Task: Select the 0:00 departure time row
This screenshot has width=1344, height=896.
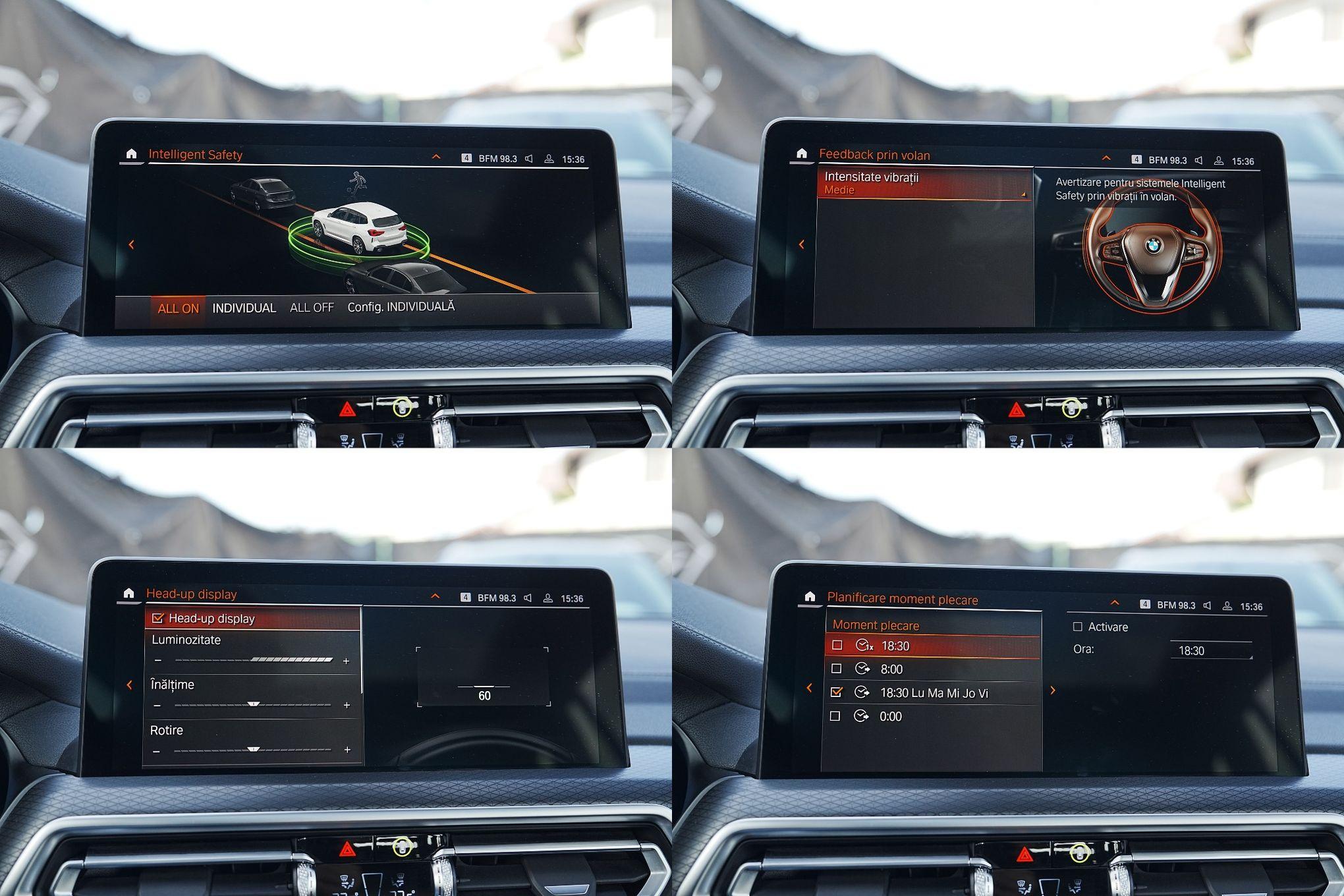Action: coord(890,717)
